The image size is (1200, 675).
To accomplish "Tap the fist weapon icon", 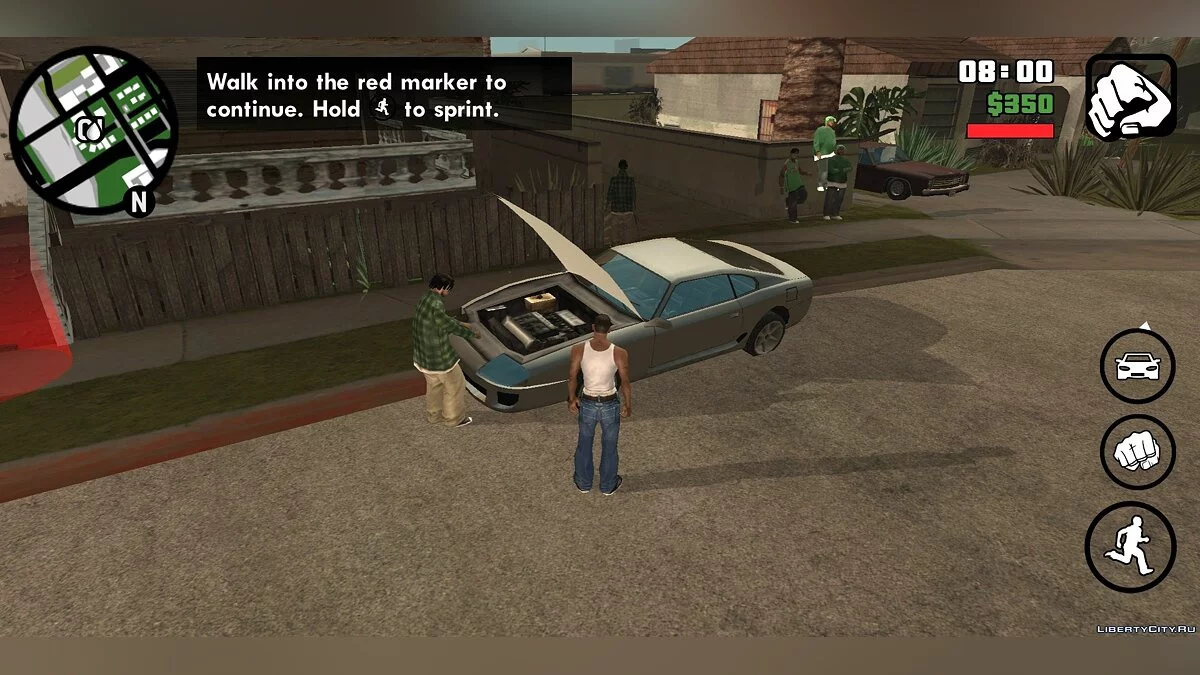I will coord(1130,97).
